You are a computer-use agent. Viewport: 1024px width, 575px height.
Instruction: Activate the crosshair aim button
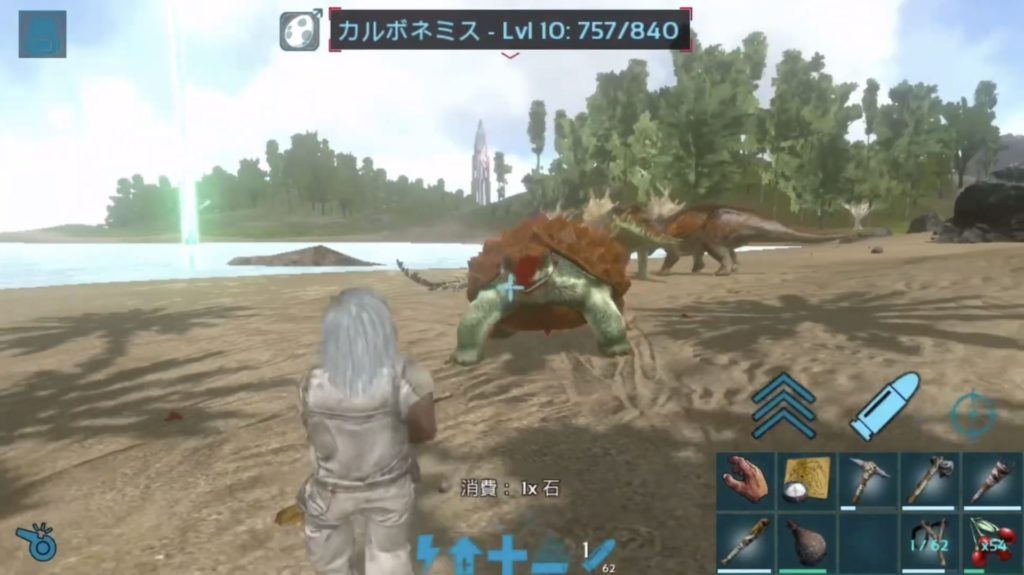(x=973, y=415)
